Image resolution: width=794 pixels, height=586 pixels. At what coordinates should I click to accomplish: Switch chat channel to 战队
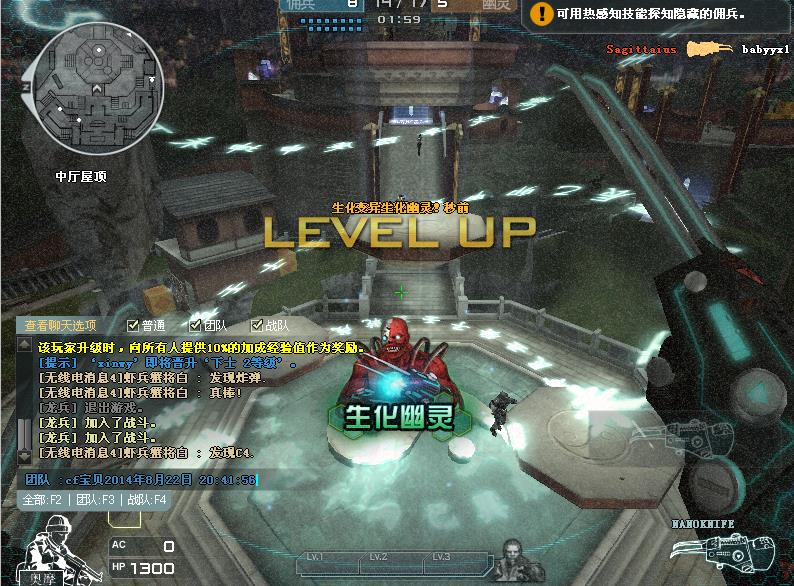point(147,499)
